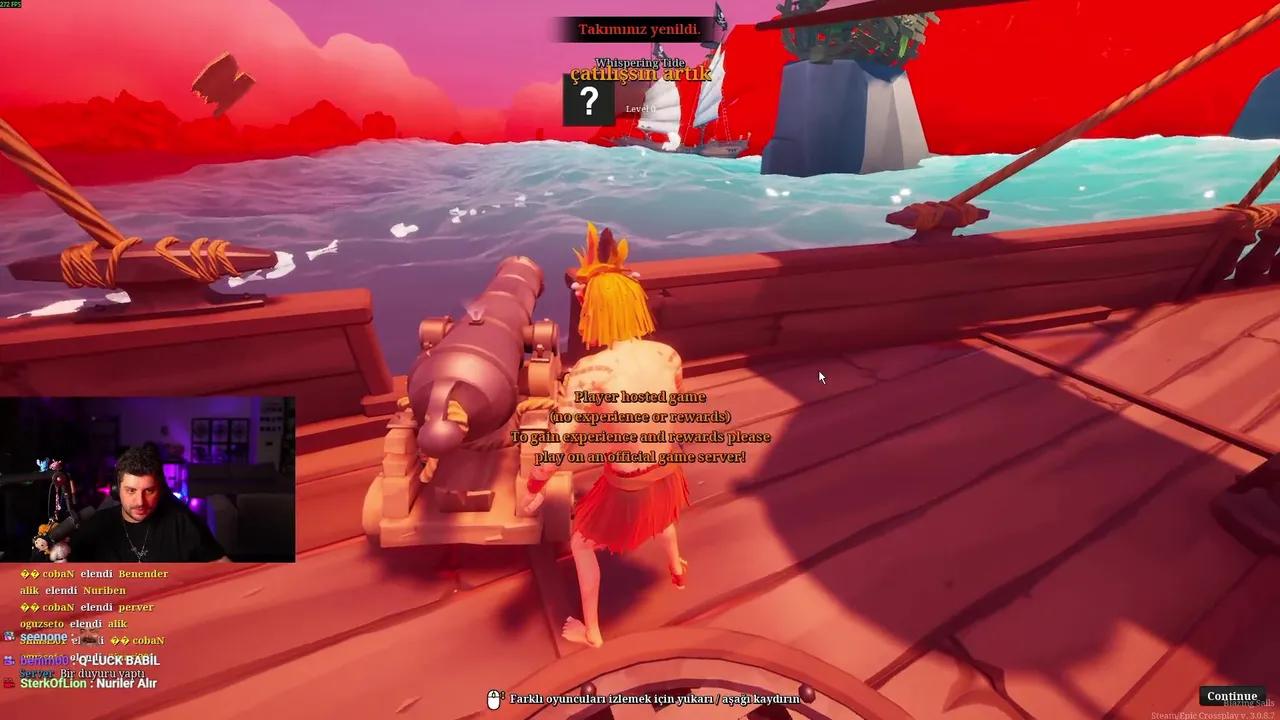Click the skull emote in seenone's chat line
Viewport: 1280px width, 720px height.
tap(87, 637)
